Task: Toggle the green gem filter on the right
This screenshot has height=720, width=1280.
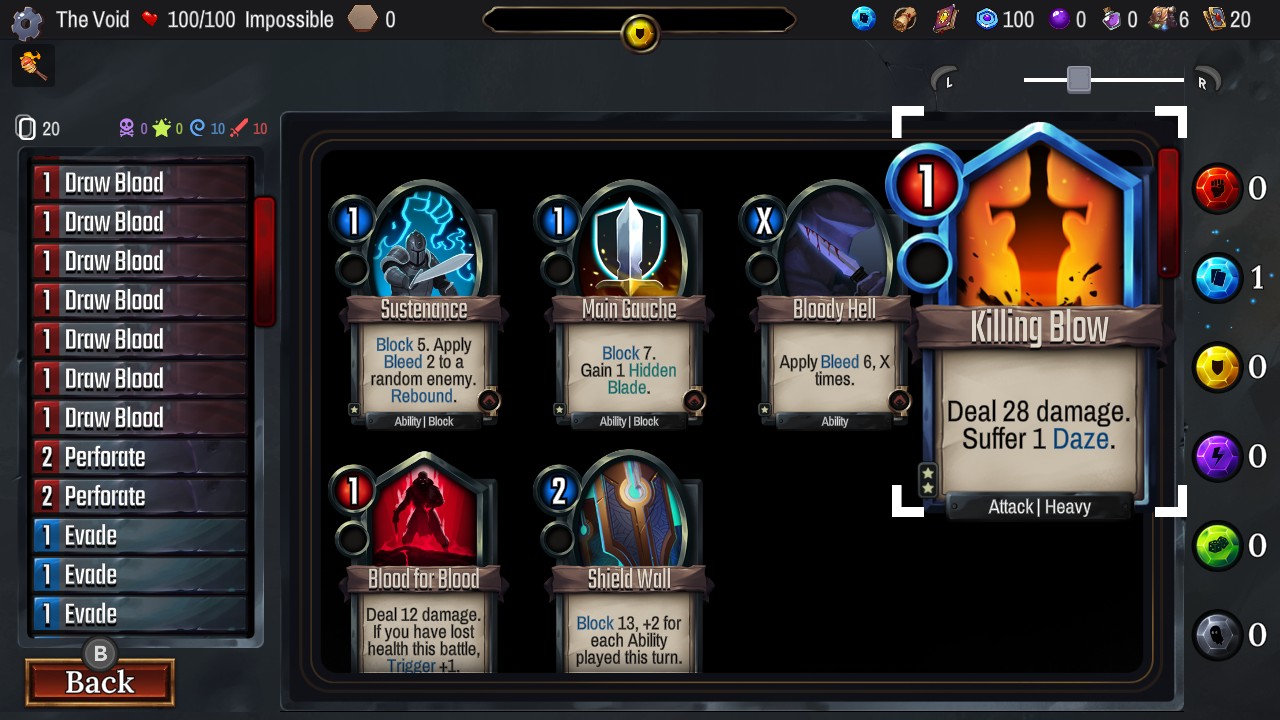Action: point(1218,545)
